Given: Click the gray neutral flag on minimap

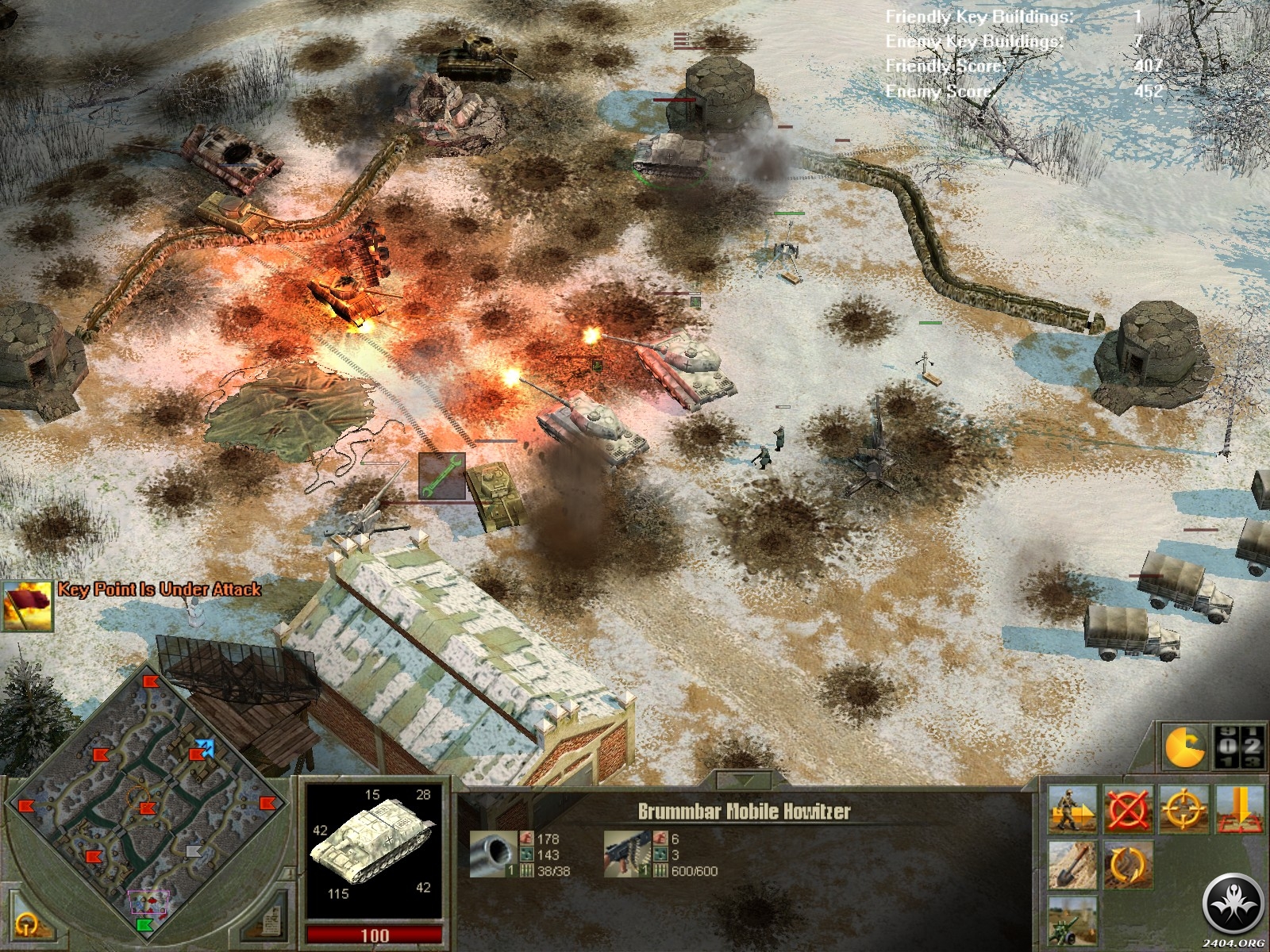Looking at the screenshot, I should tap(194, 851).
